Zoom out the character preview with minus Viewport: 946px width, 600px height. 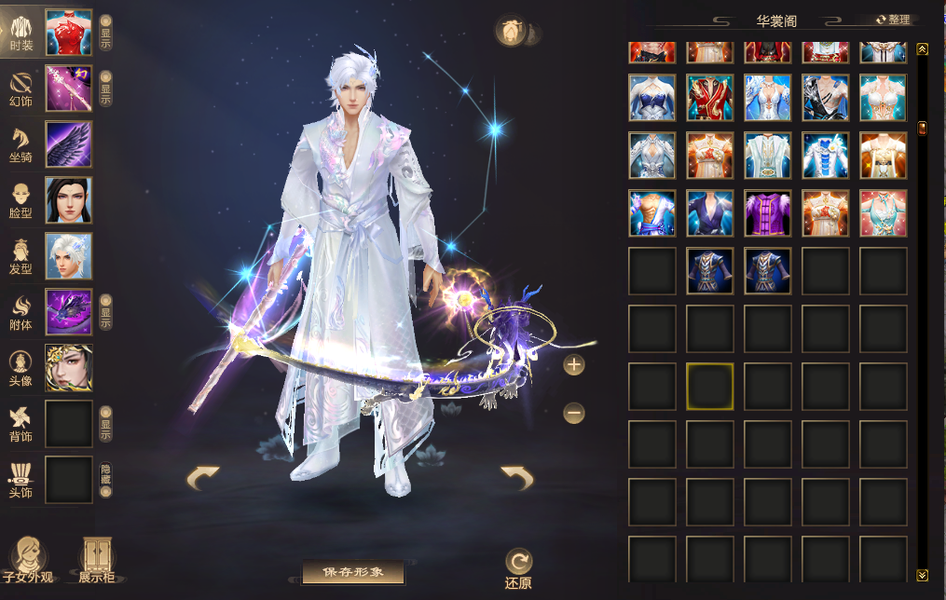coord(574,412)
